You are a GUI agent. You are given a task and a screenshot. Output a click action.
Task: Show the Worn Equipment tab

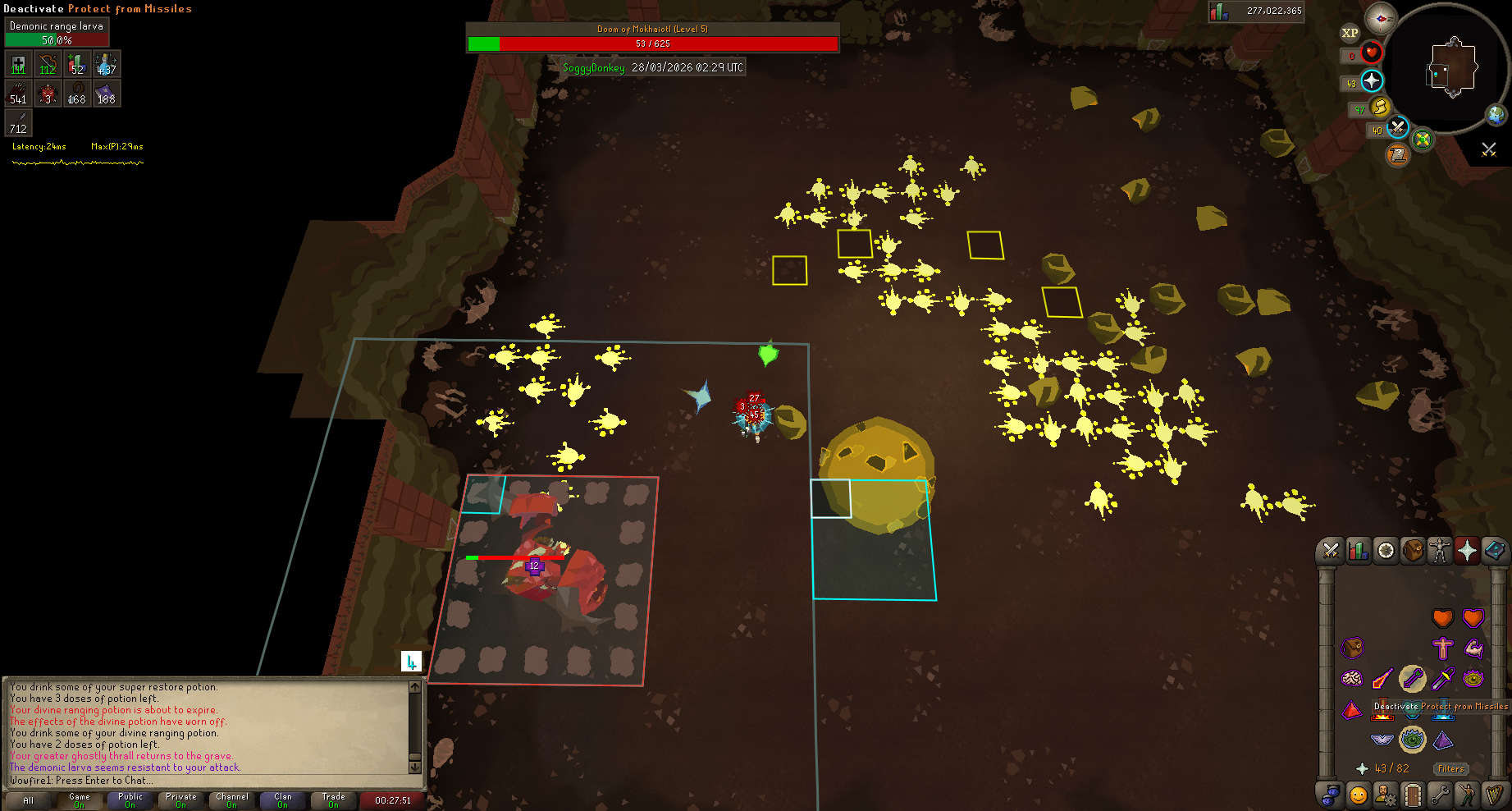coord(1440,551)
